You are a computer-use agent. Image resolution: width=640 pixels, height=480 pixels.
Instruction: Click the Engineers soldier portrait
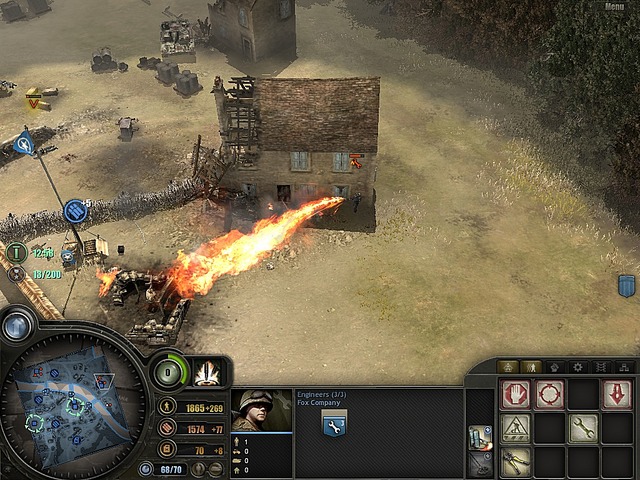(261, 410)
